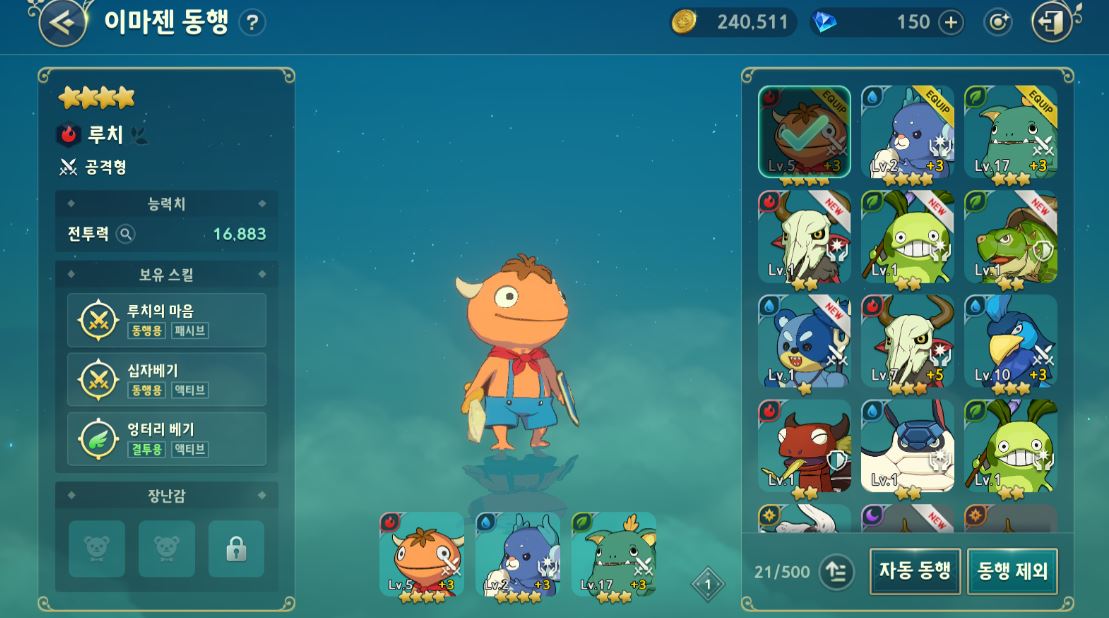Select the 루치의 마음 passive skill

tap(167, 320)
